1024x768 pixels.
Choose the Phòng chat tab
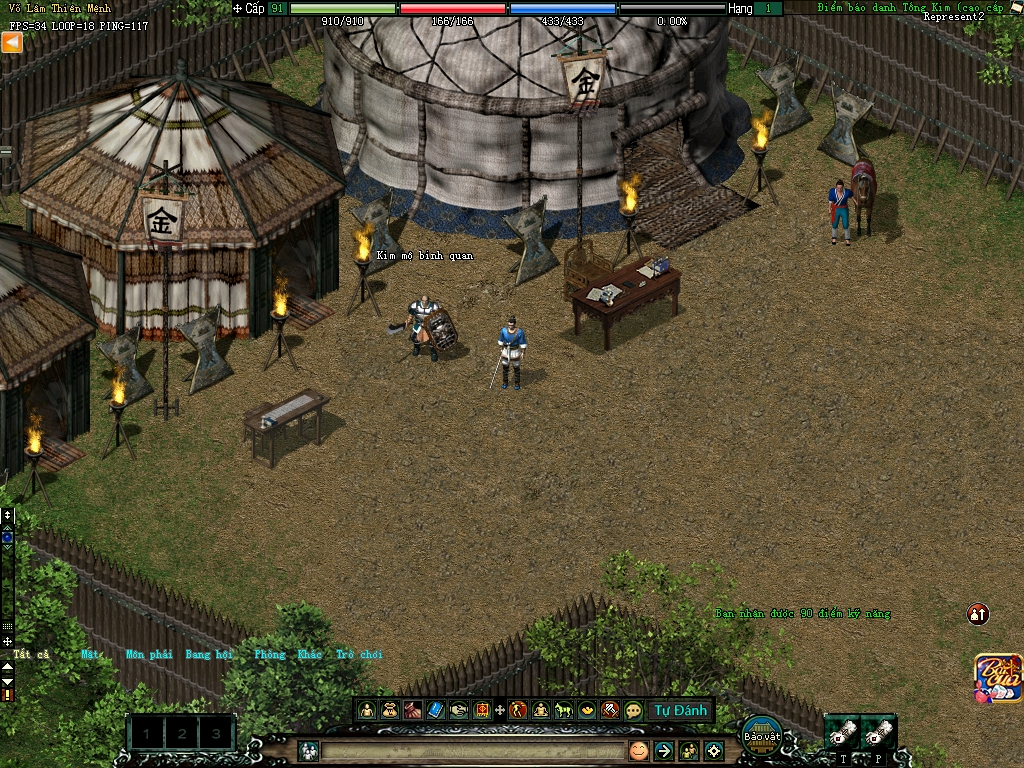[269, 654]
